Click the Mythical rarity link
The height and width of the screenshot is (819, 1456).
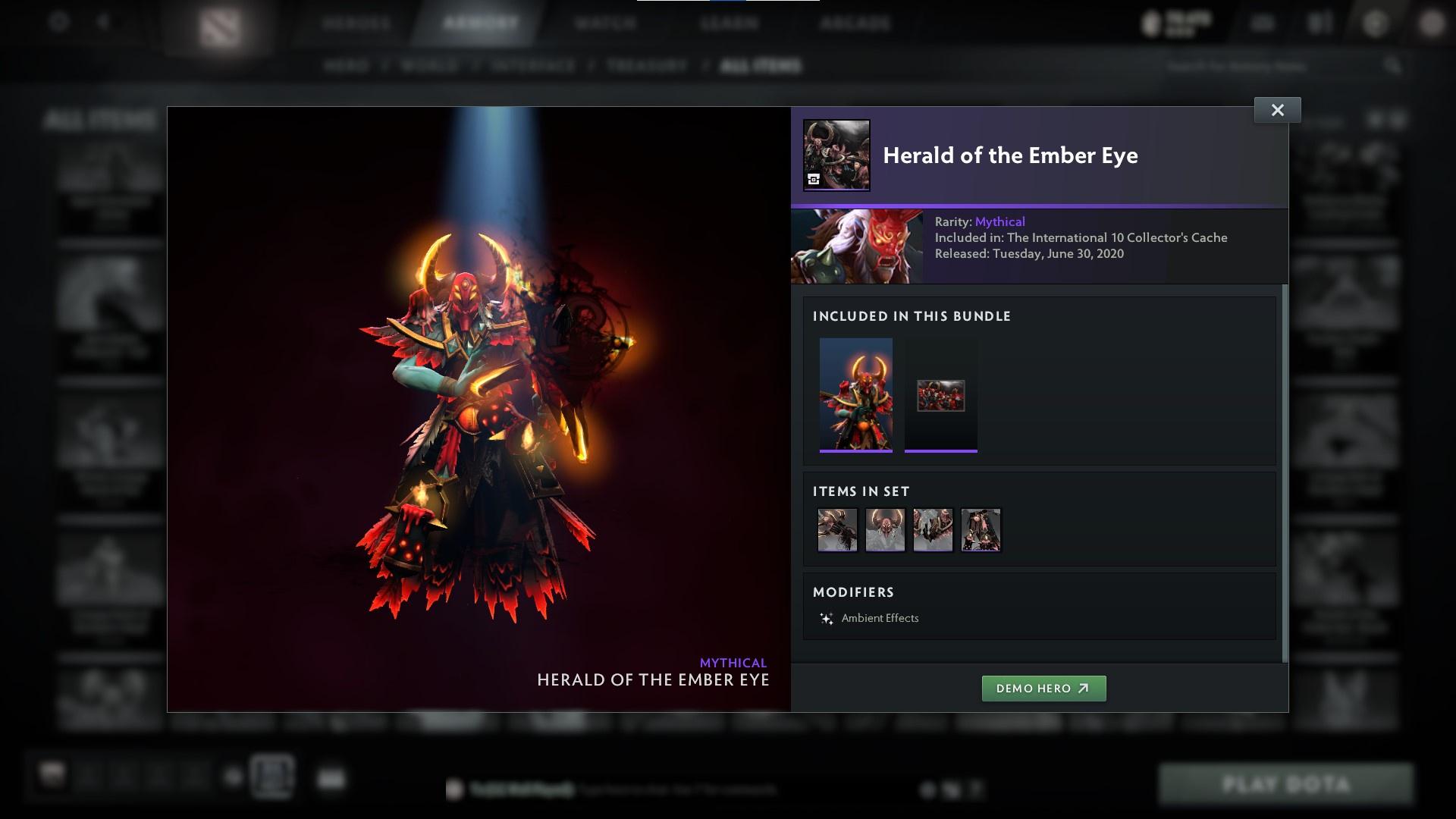(999, 221)
